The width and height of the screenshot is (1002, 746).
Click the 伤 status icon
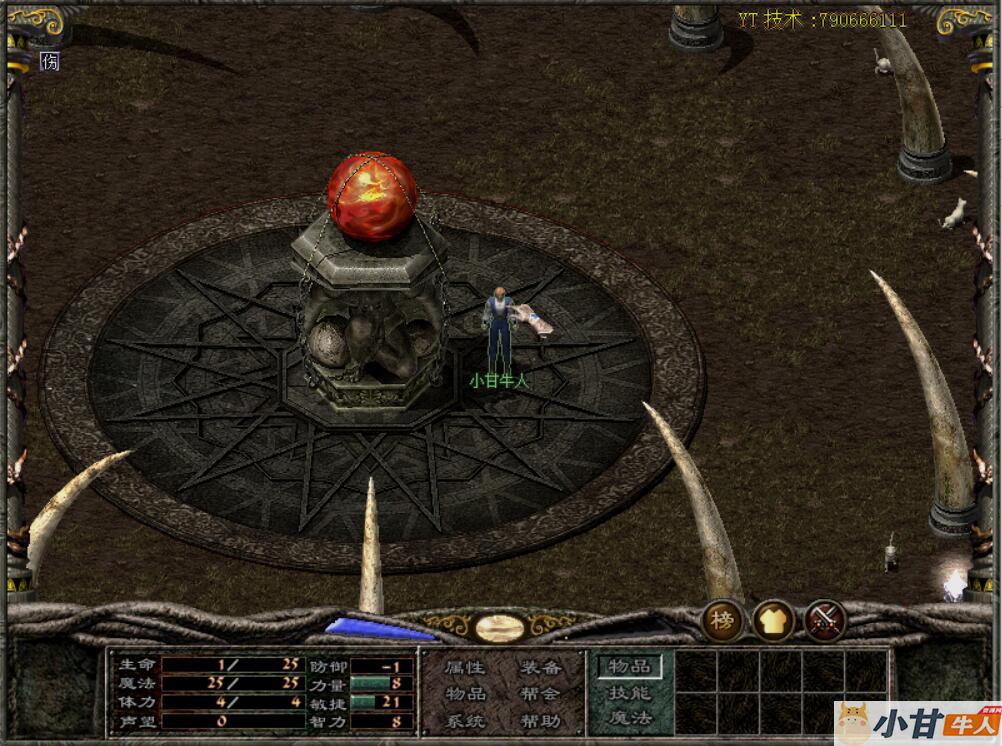pyautogui.click(x=50, y=61)
